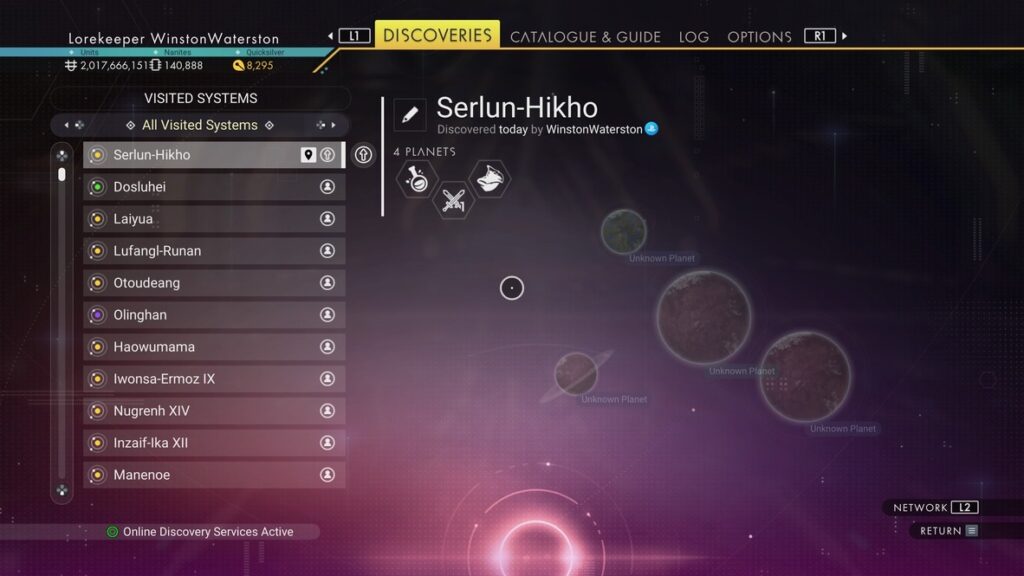Select the ringed Unknown Planet
Image resolution: width=1024 pixels, height=576 pixels.
[576, 374]
